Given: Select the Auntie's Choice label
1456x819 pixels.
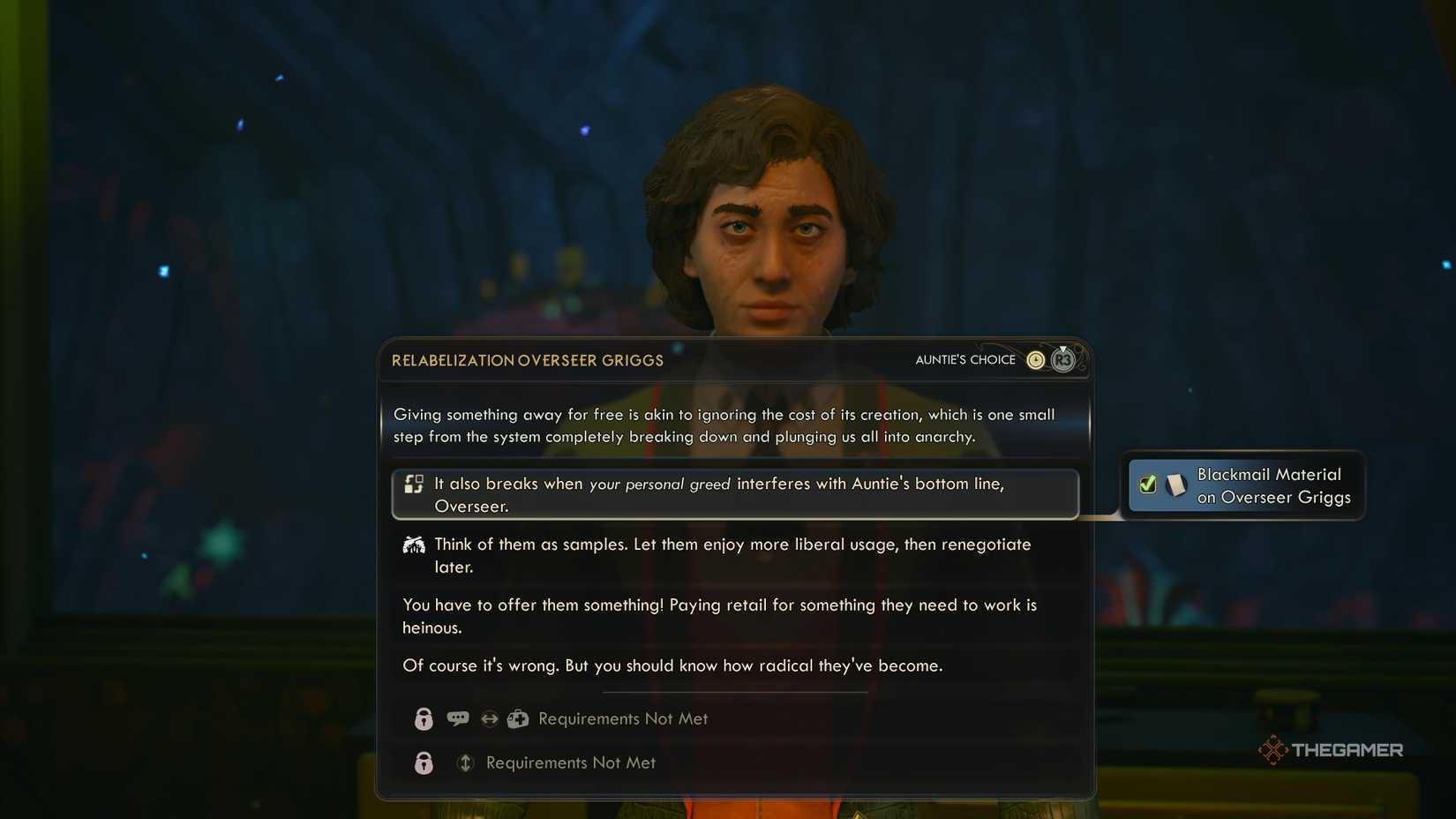Looking at the screenshot, I should tap(965, 359).
